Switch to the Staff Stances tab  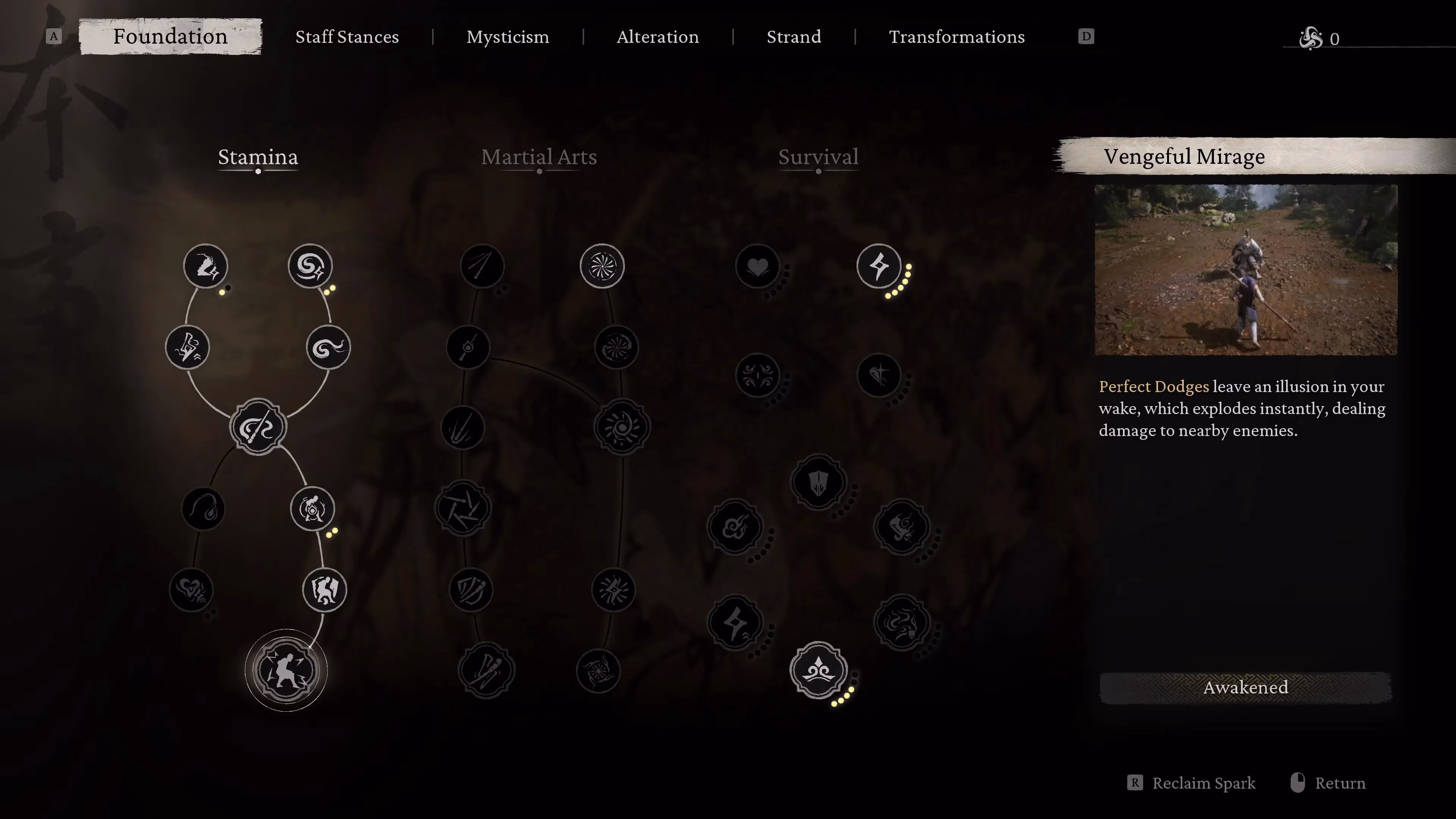click(347, 36)
